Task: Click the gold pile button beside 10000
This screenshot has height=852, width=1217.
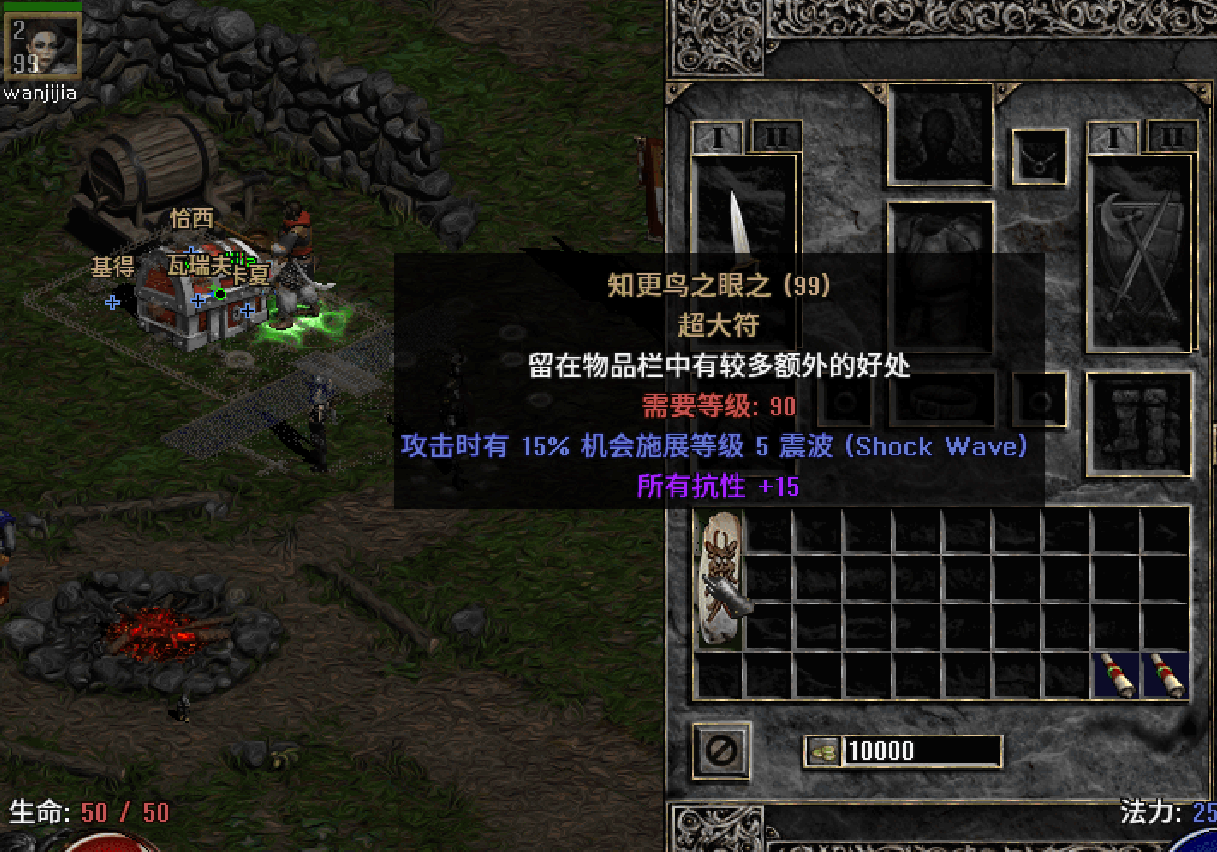Action: pos(824,751)
